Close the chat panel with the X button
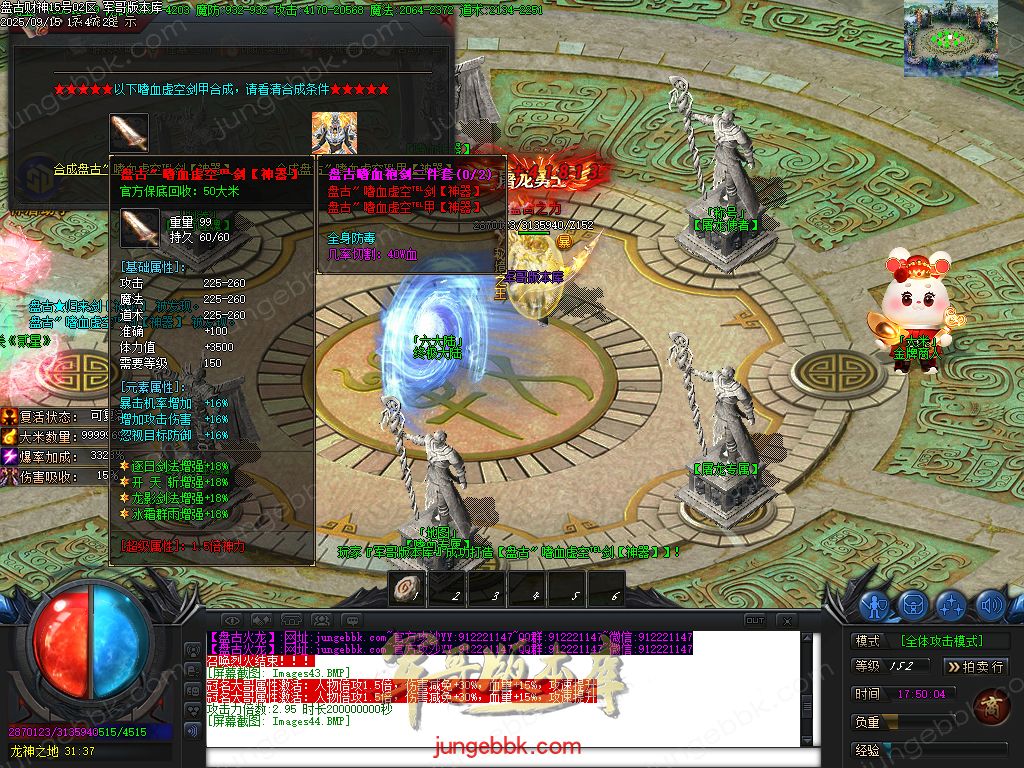Viewport: 1024px width, 768px height. 787,620
